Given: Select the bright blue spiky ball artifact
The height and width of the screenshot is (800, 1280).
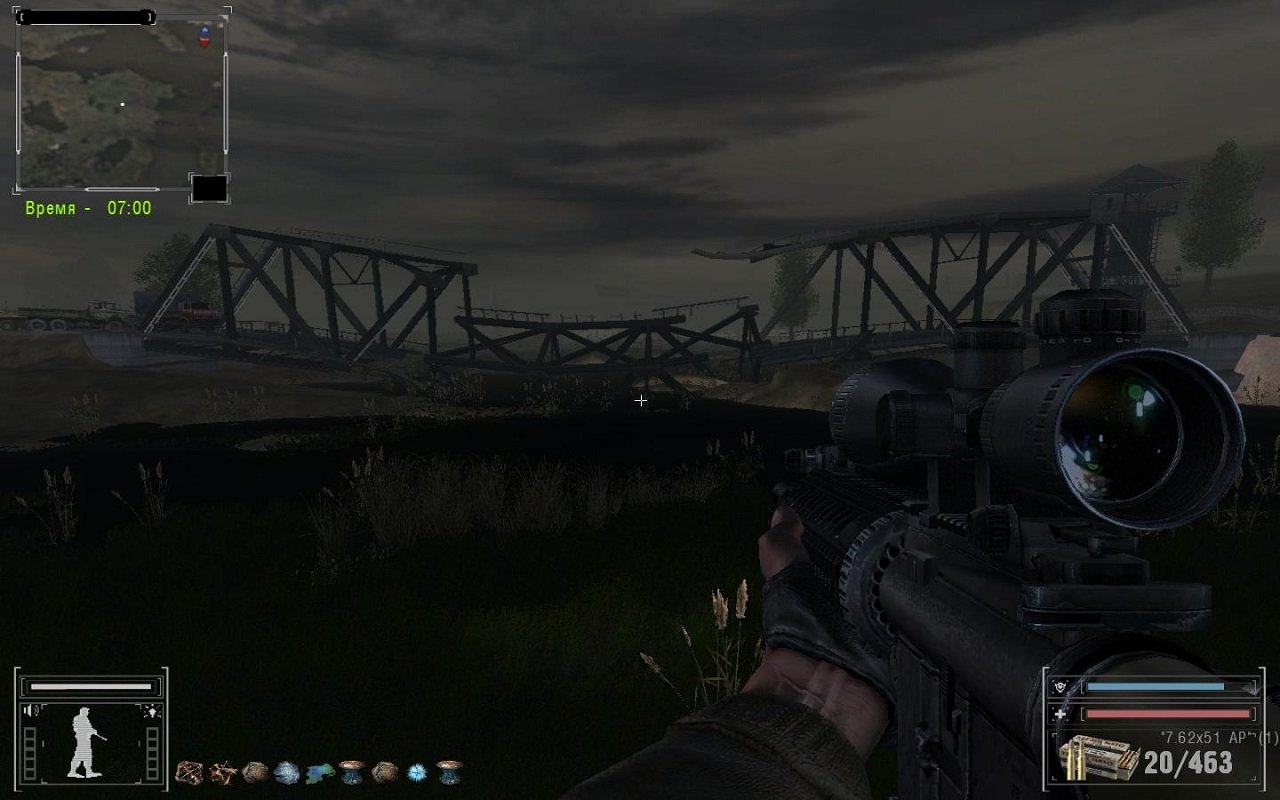Looking at the screenshot, I should [416, 772].
